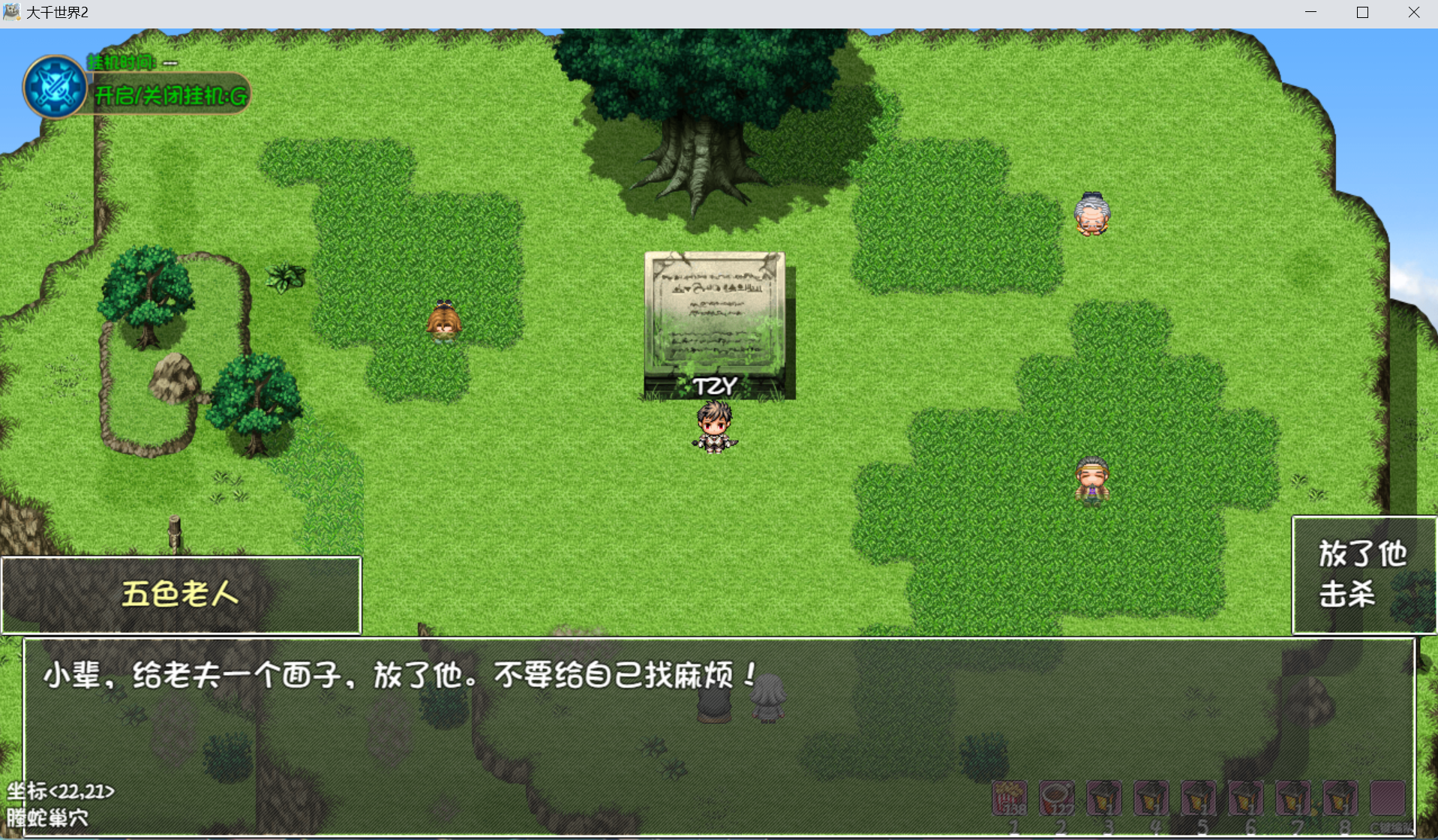The image size is (1438, 840).
Task: Click the drink item in hotbar slot 2
Action: point(1058,797)
